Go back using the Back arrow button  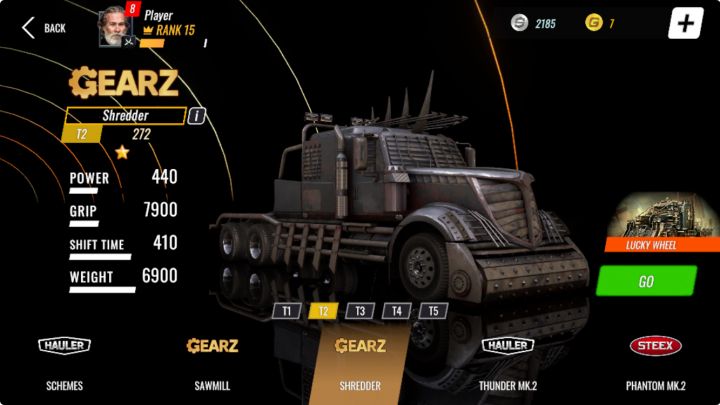(x=43, y=28)
